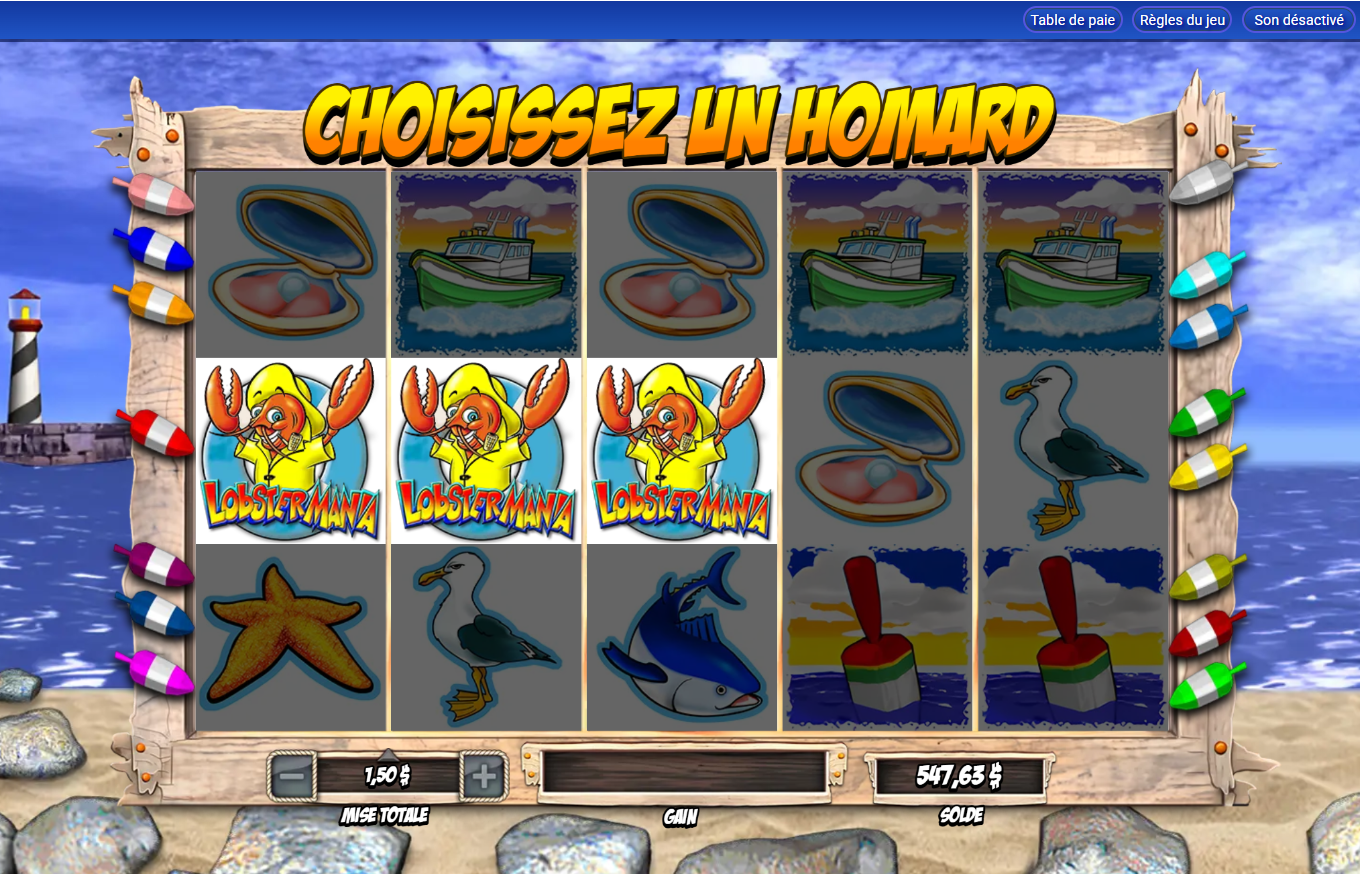Open the Table de paie

click(1072, 18)
